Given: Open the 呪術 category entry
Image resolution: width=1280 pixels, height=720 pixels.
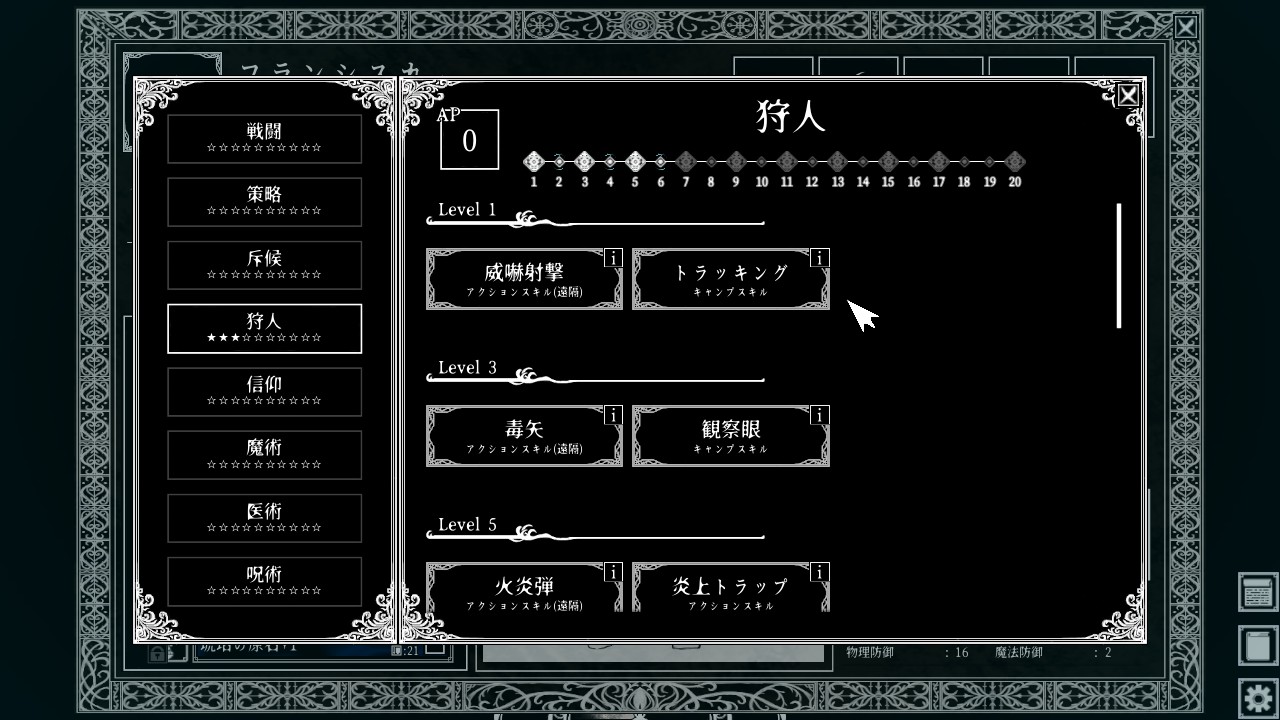Looking at the screenshot, I should click(x=264, y=581).
